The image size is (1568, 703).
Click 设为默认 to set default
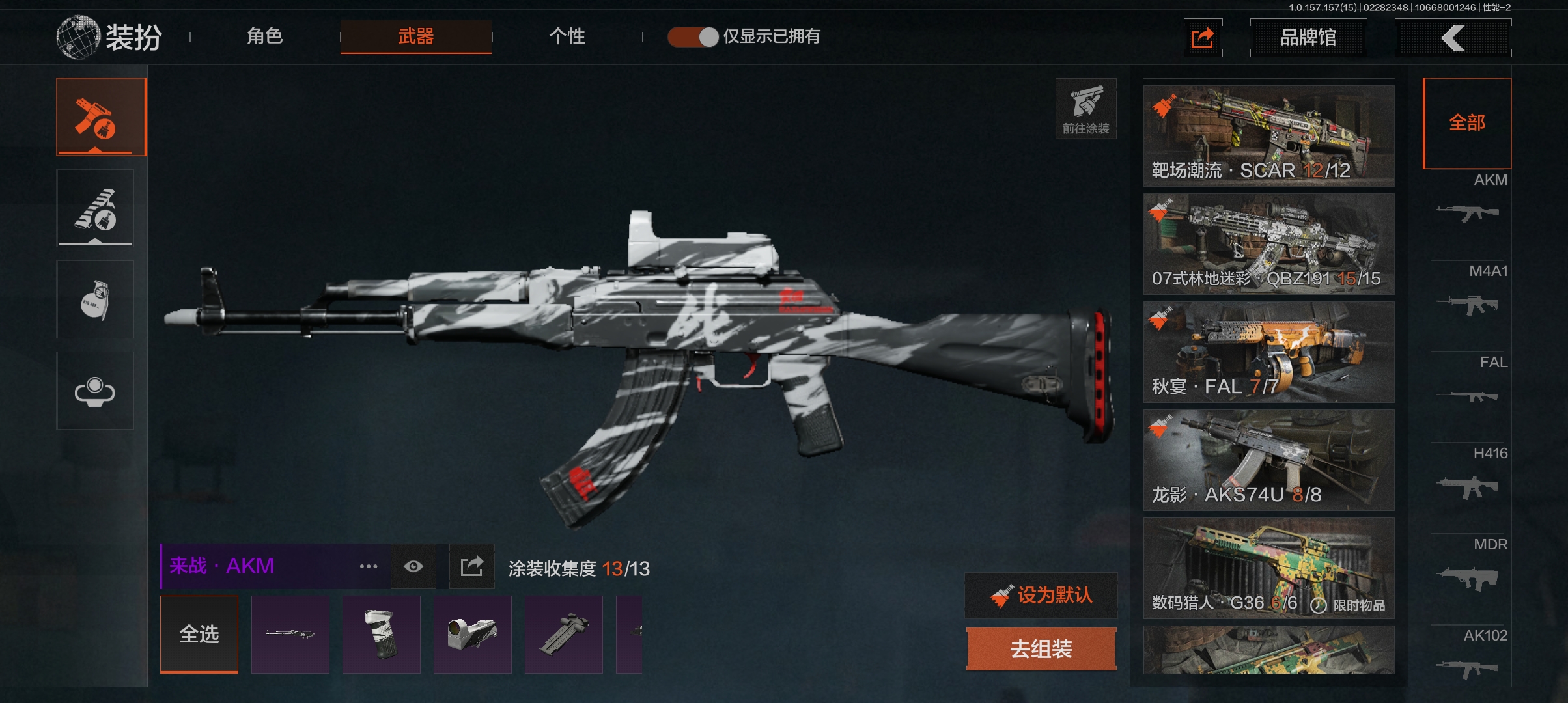tap(1041, 595)
